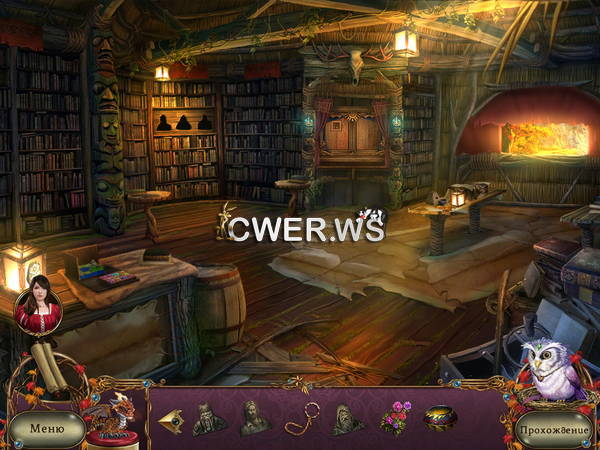Open the rolled scroll journal
Viewport: 600px width, 450px height.
48,367
